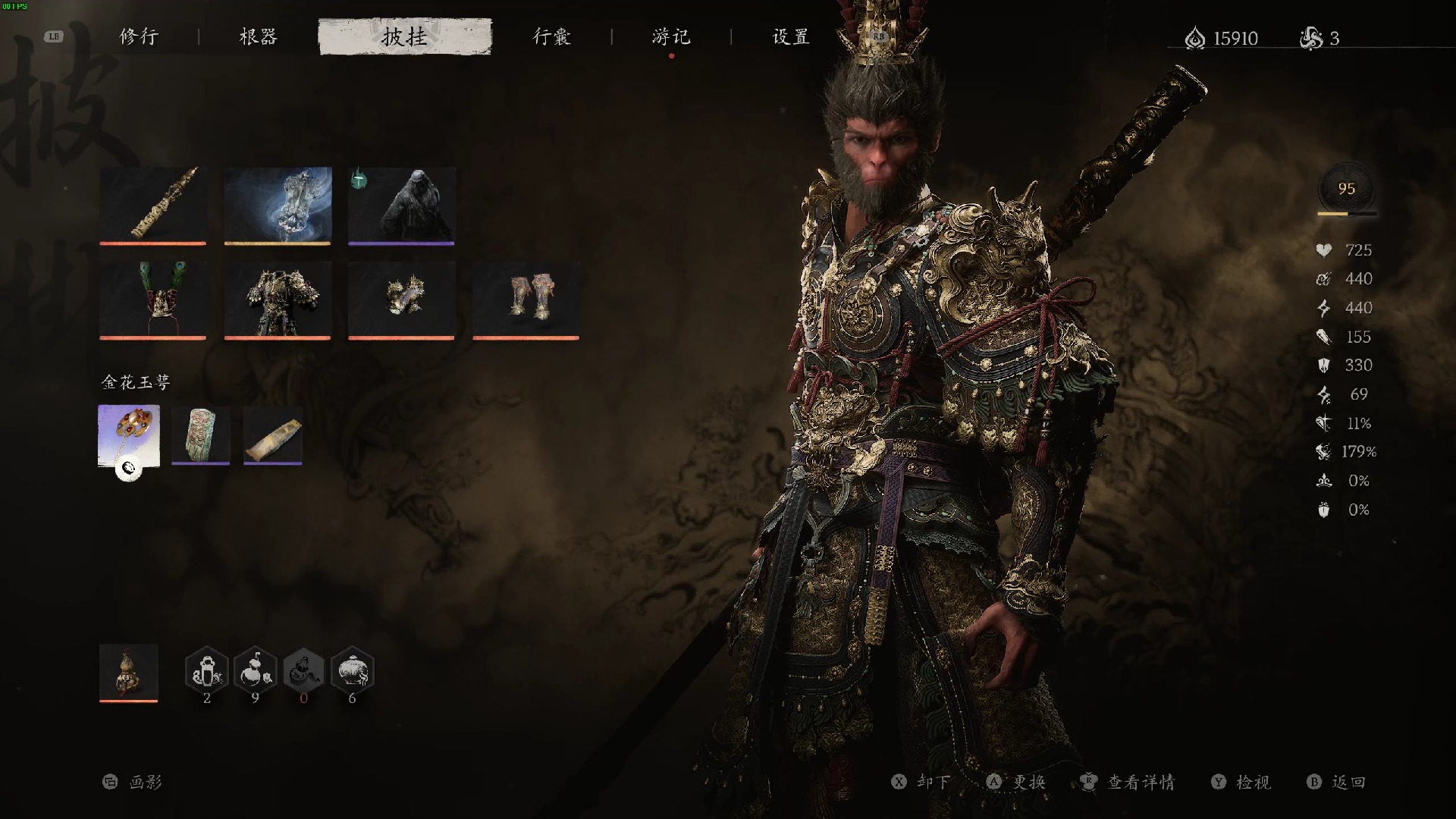1456x819 pixels.
Task: Open the gourd equipment slot
Action: (129, 672)
